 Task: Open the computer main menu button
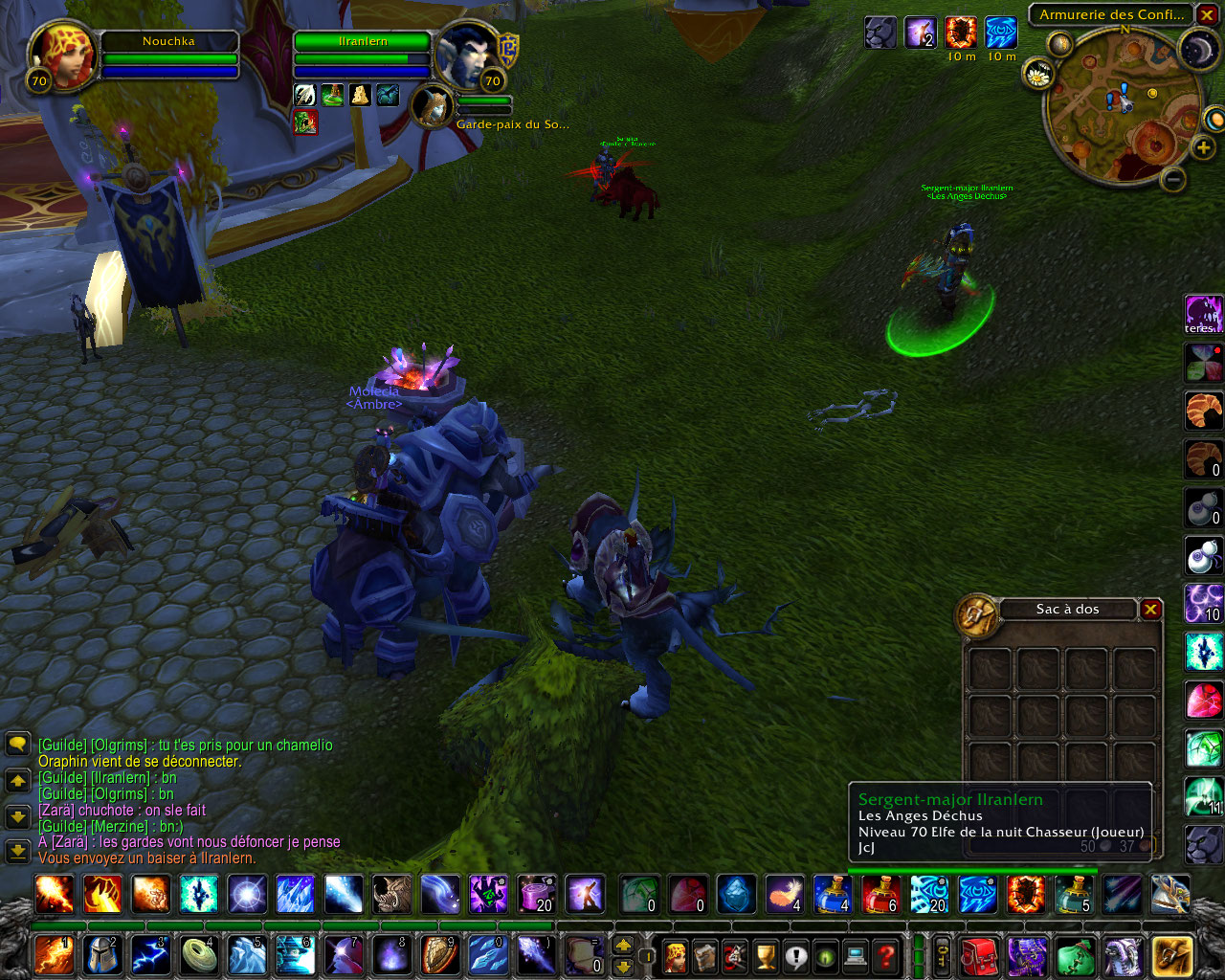click(856, 955)
